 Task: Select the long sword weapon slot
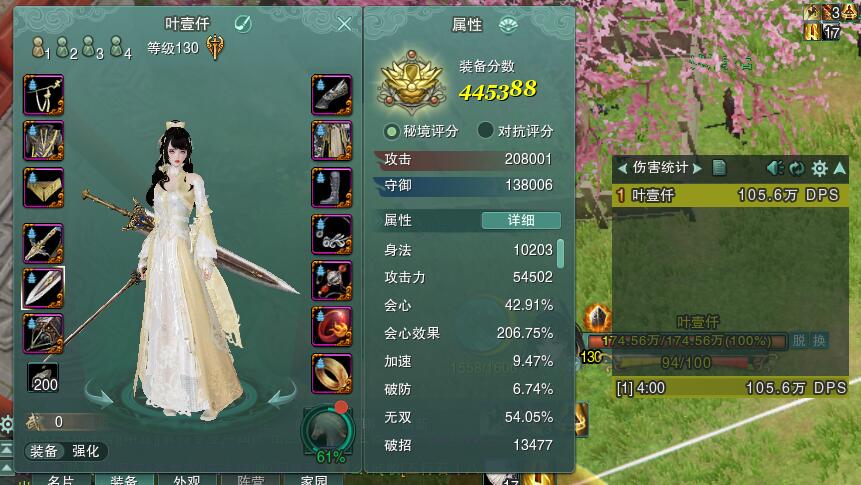click(43, 242)
